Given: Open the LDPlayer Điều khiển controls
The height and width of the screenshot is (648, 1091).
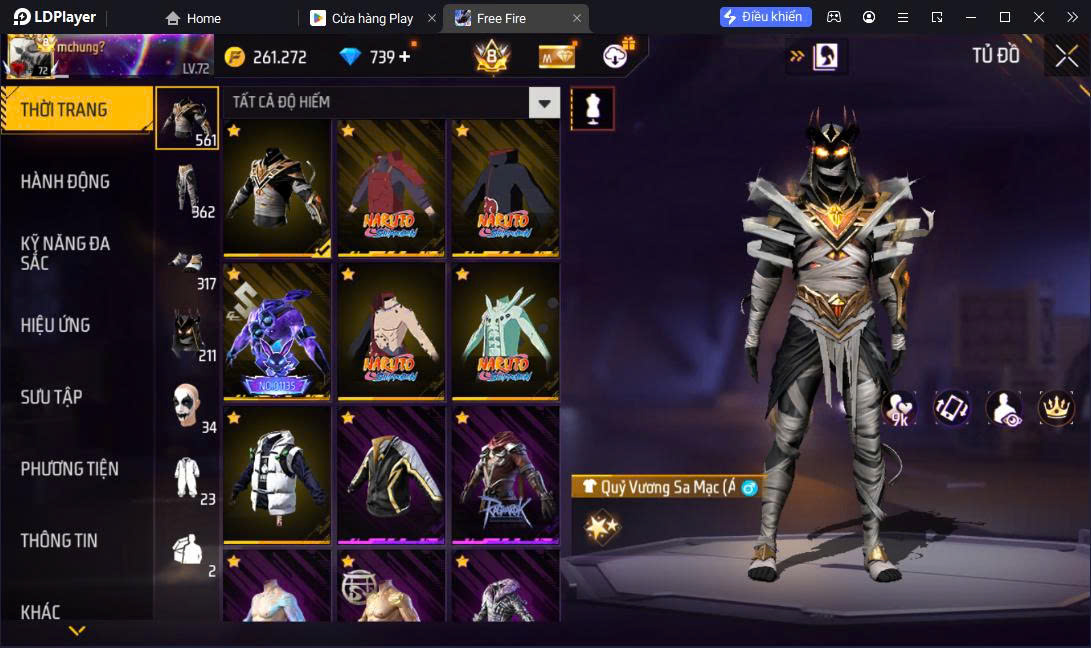Looking at the screenshot, I should click(x=765, y=17).
